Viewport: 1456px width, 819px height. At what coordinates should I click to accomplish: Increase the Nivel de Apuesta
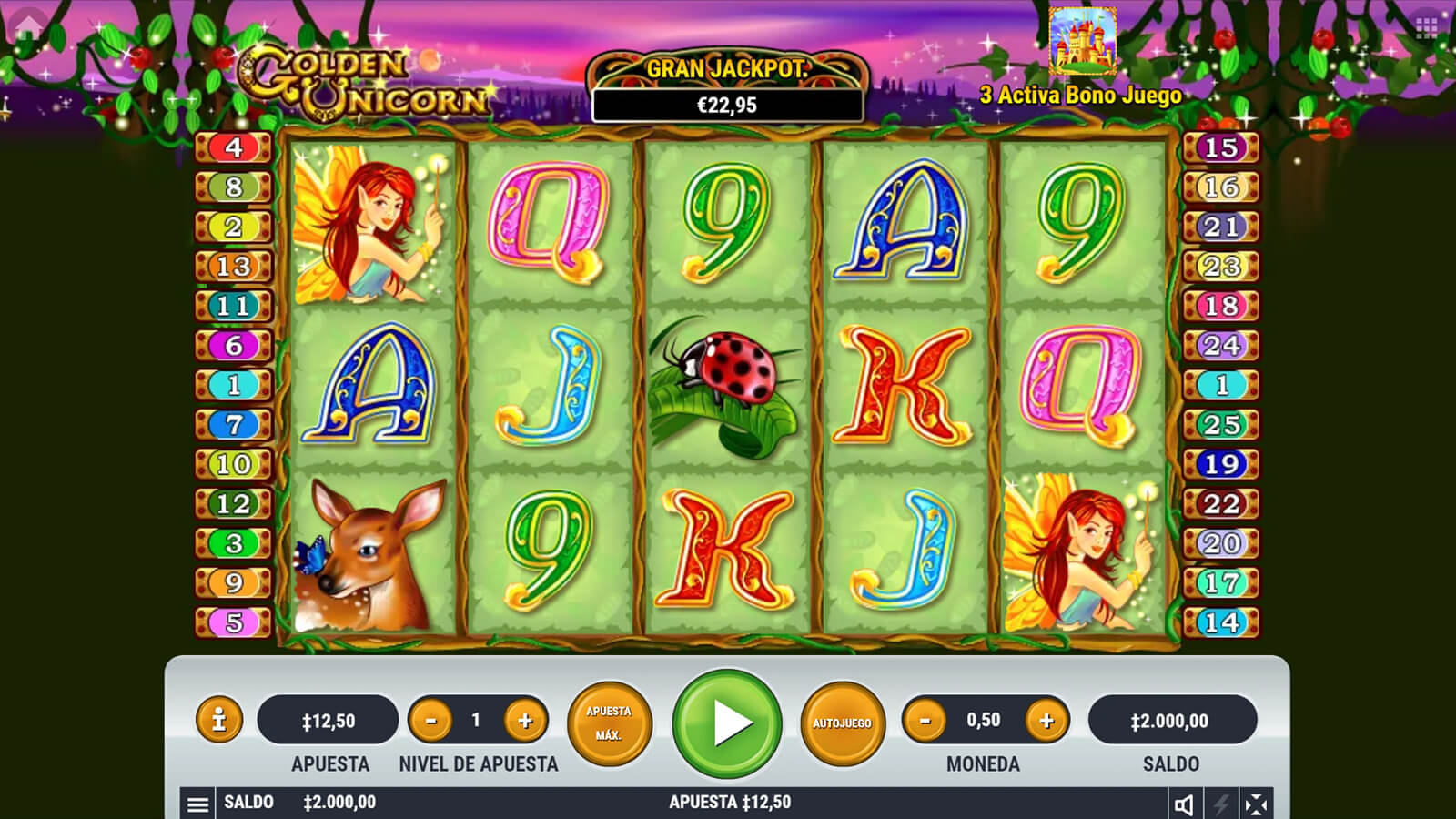tap(525, 721)
